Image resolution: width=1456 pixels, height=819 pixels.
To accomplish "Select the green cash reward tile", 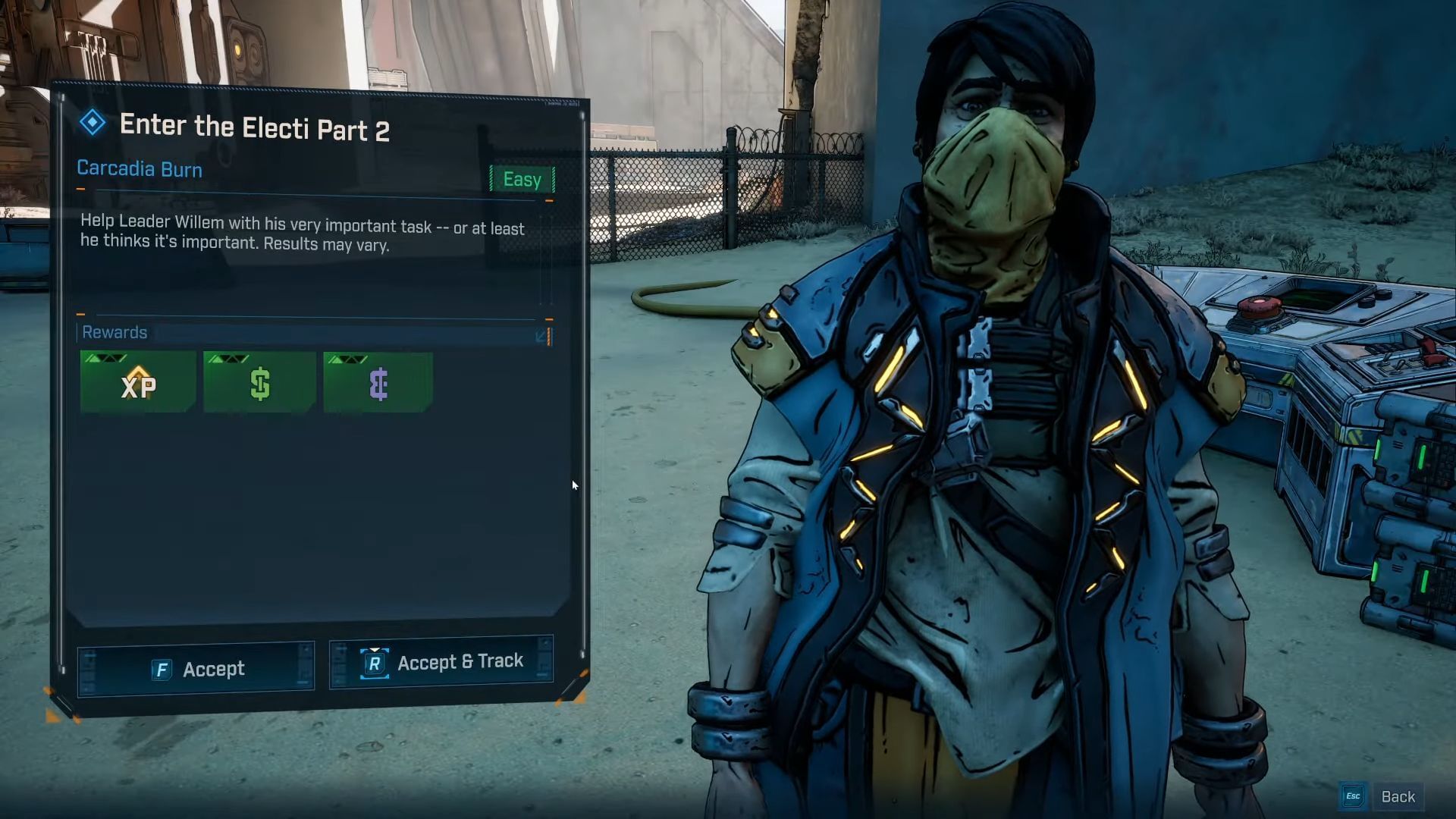I will click(259, 382).
